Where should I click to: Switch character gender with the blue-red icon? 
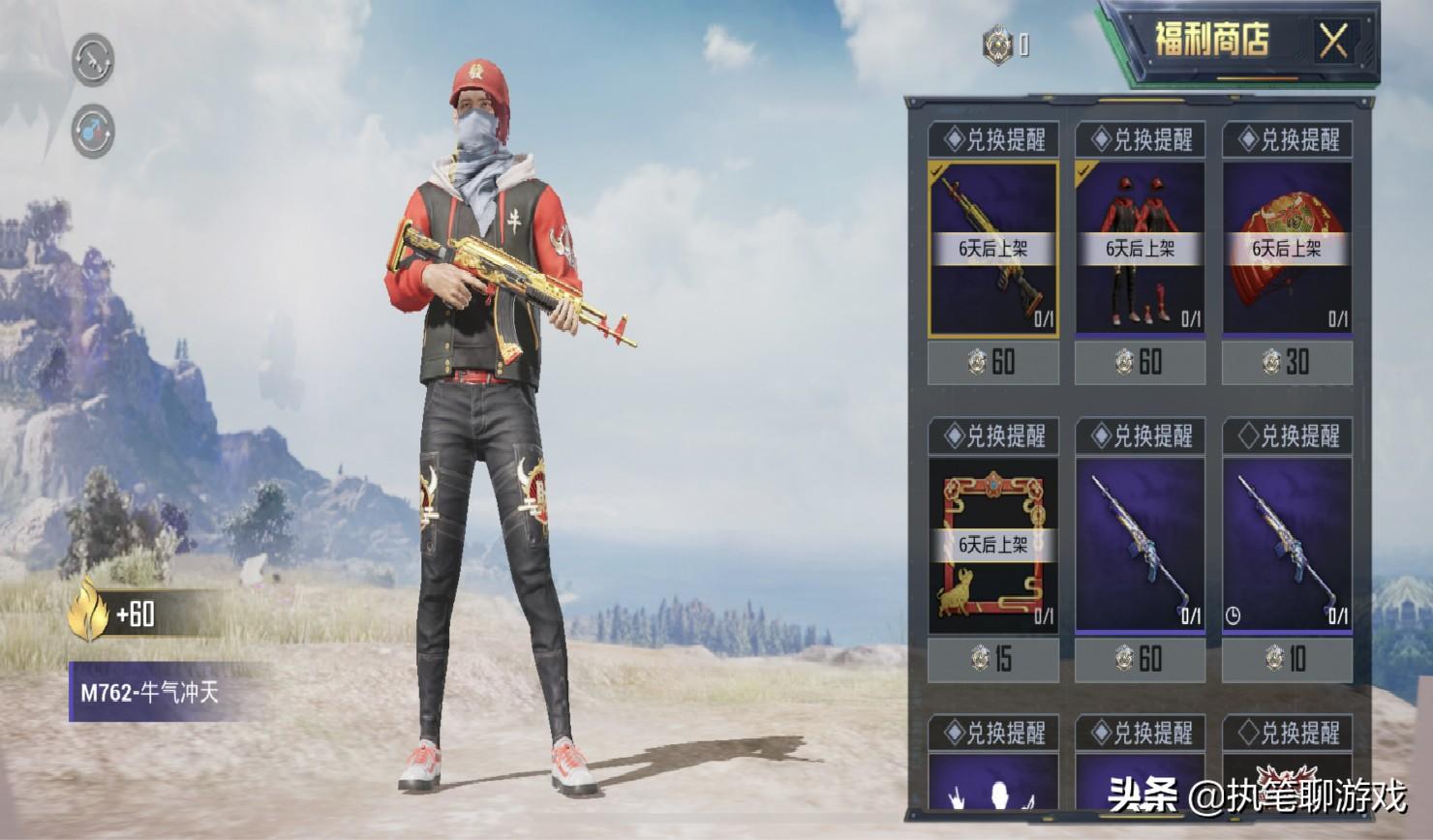pos(93,132)
